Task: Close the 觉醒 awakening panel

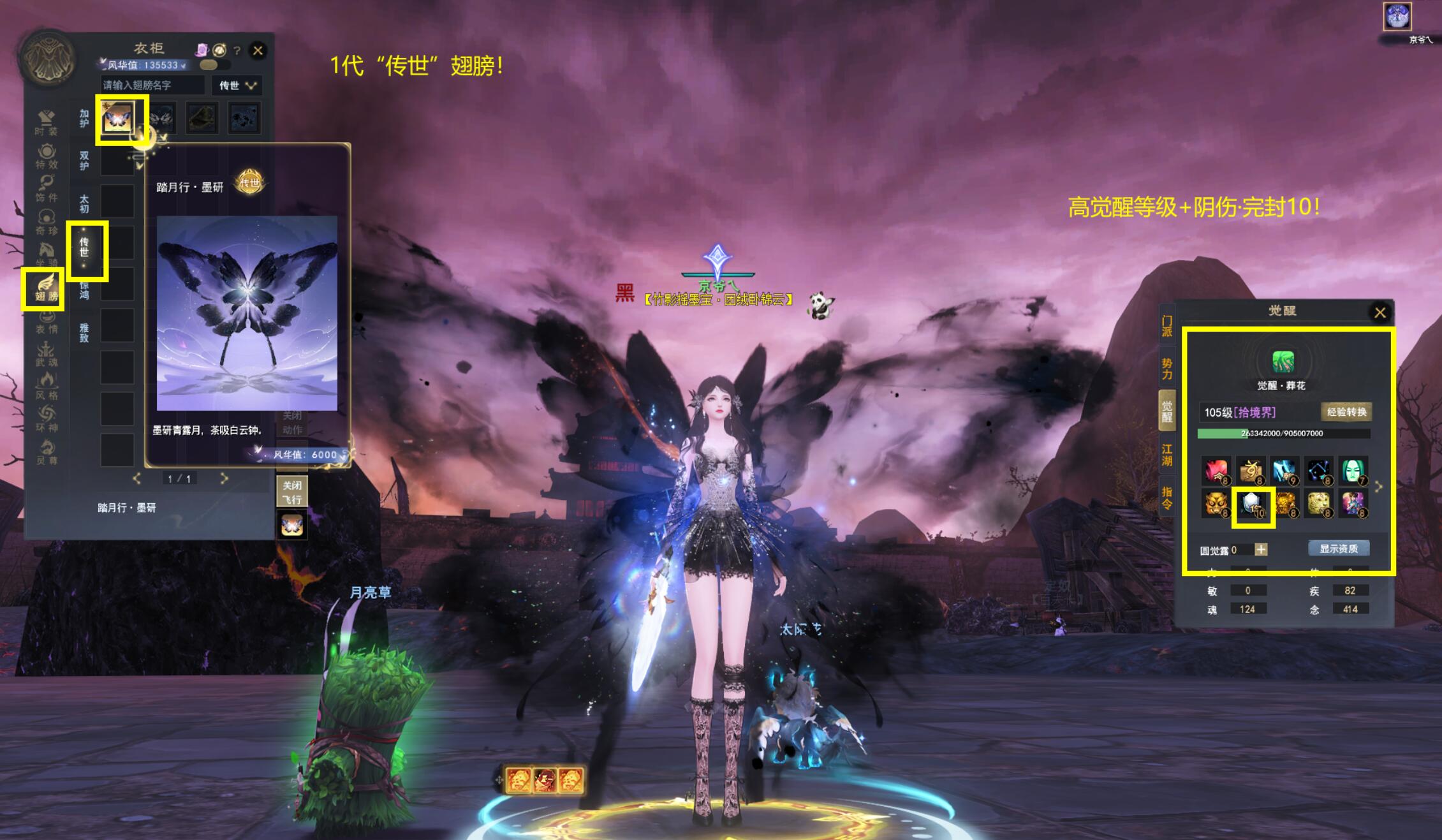Action: 1379,313
